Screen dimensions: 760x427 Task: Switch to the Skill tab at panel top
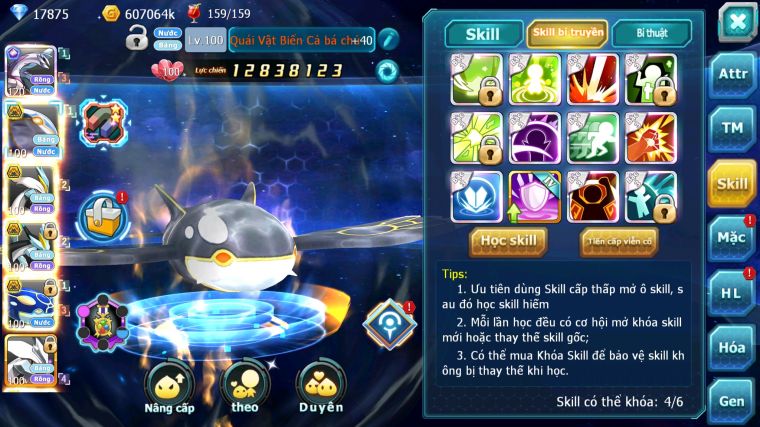pyautogui.click(x=482, y=34)
